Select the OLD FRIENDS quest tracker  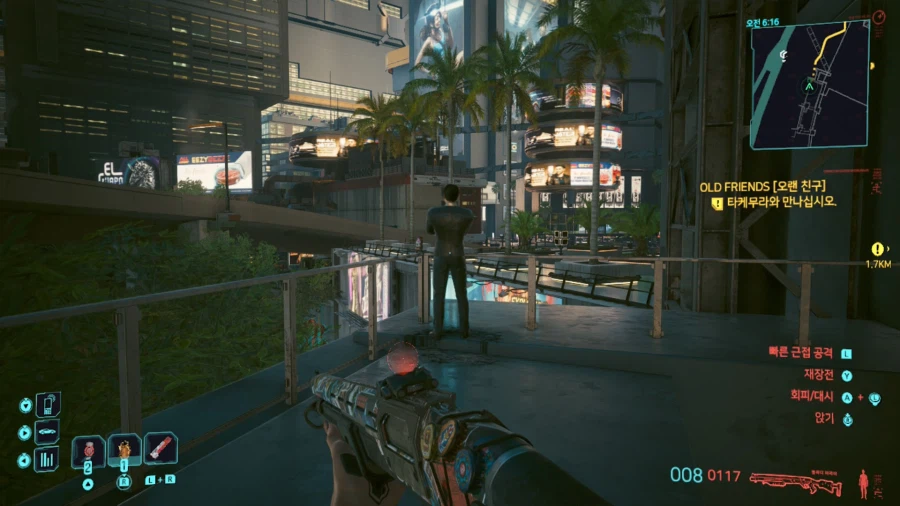[x=762, y=185]
